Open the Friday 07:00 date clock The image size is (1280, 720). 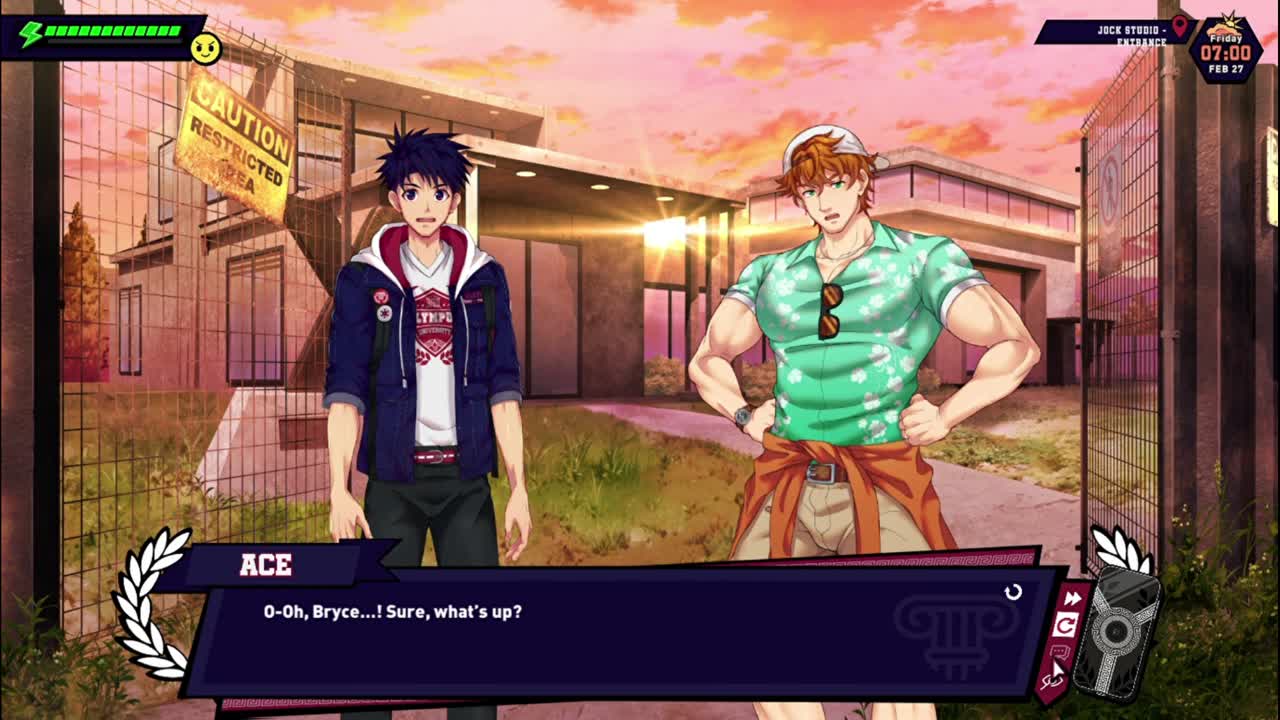point(1225,50)
